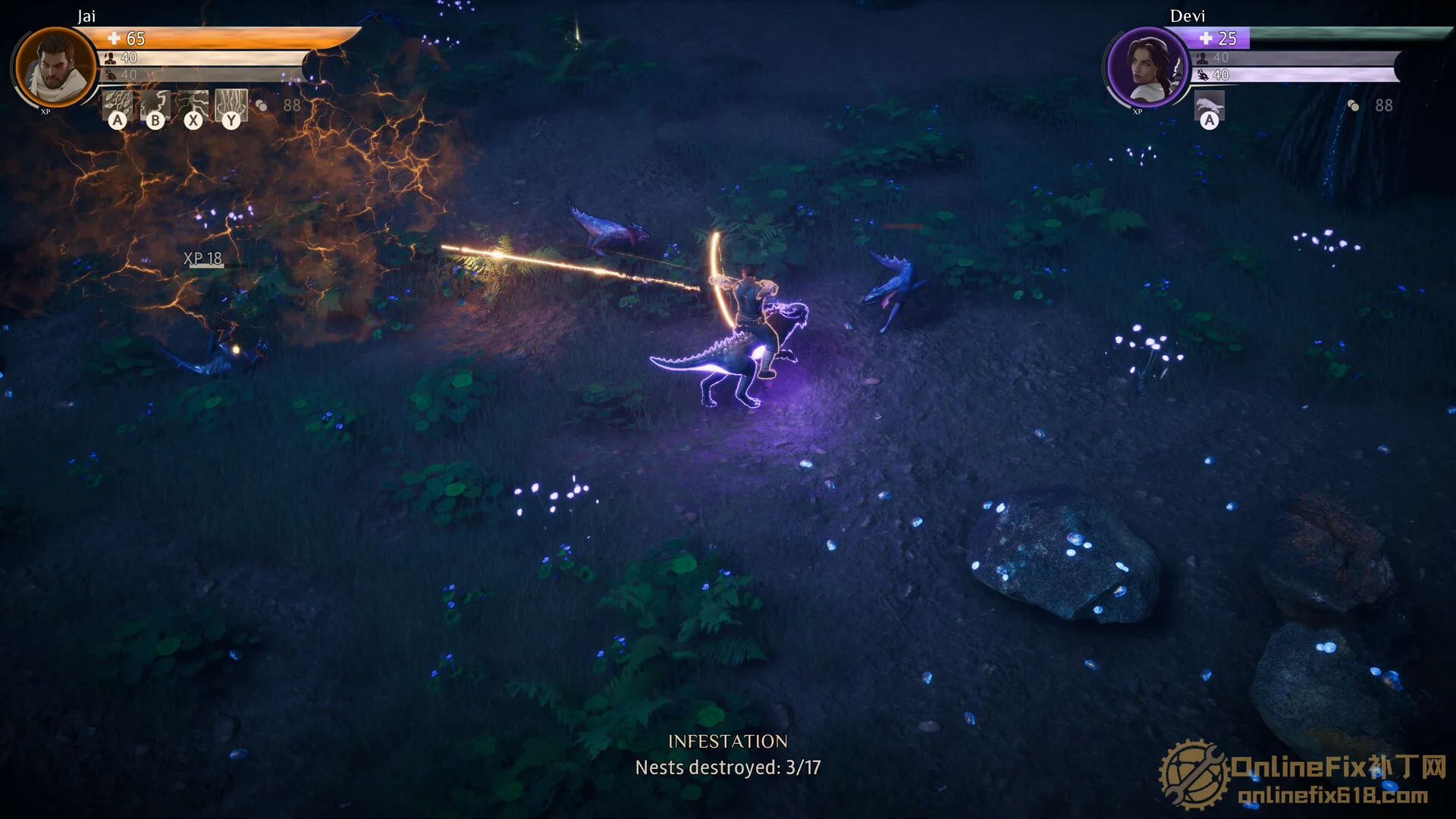
Task: Click Jai's character portrait
Action: click(55, 67)
